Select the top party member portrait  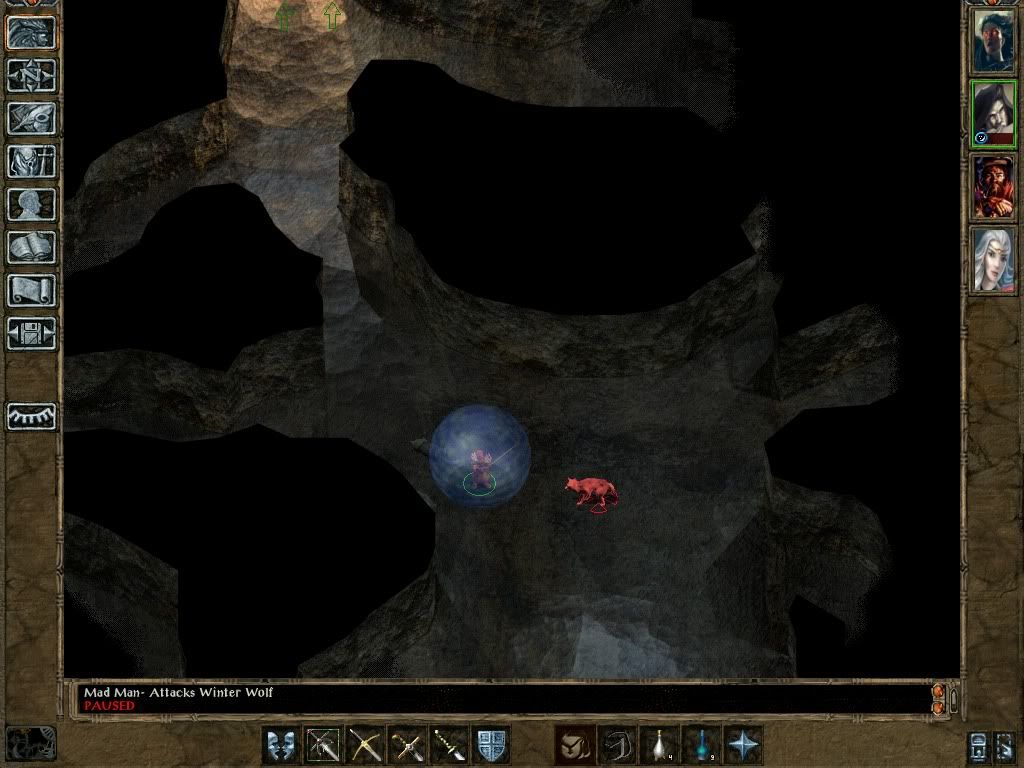point(994,41)
